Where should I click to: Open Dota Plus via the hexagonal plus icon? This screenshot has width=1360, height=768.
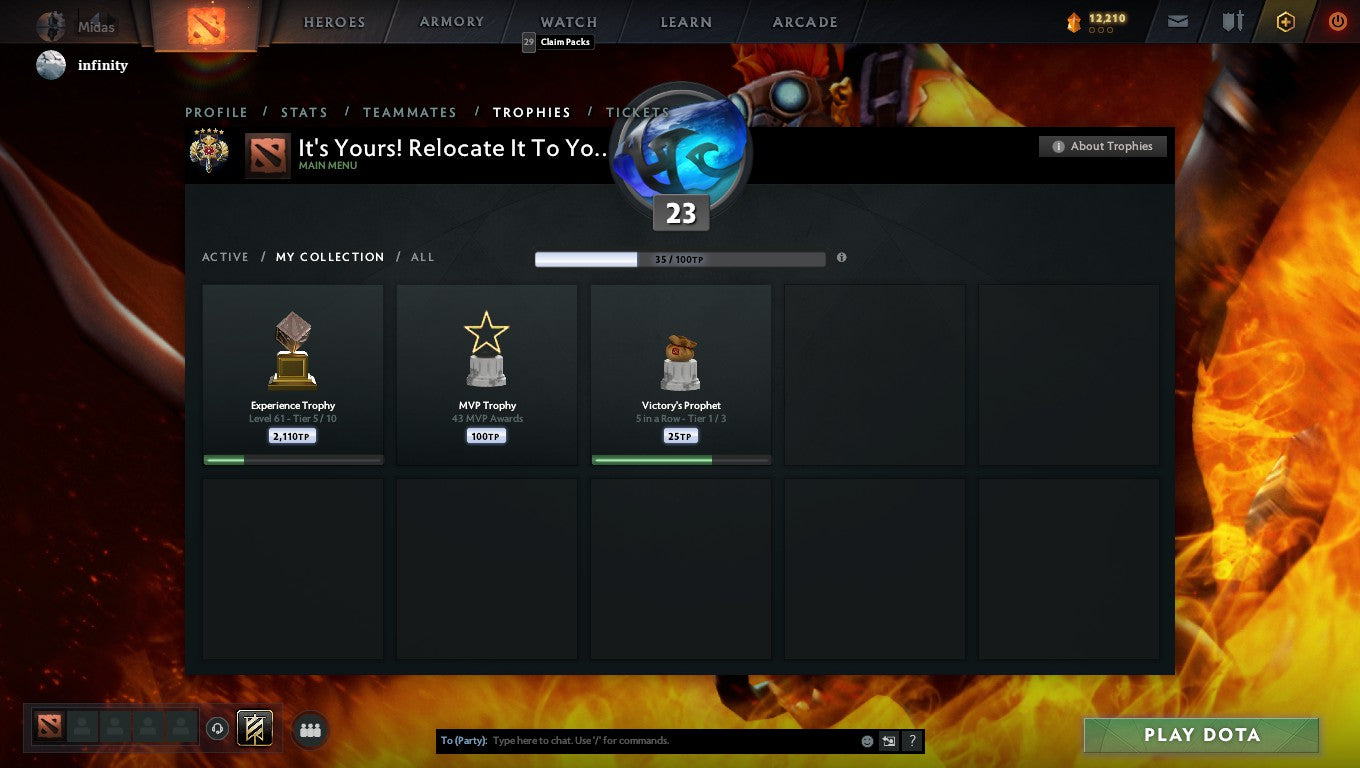(x=1286, y=21)
